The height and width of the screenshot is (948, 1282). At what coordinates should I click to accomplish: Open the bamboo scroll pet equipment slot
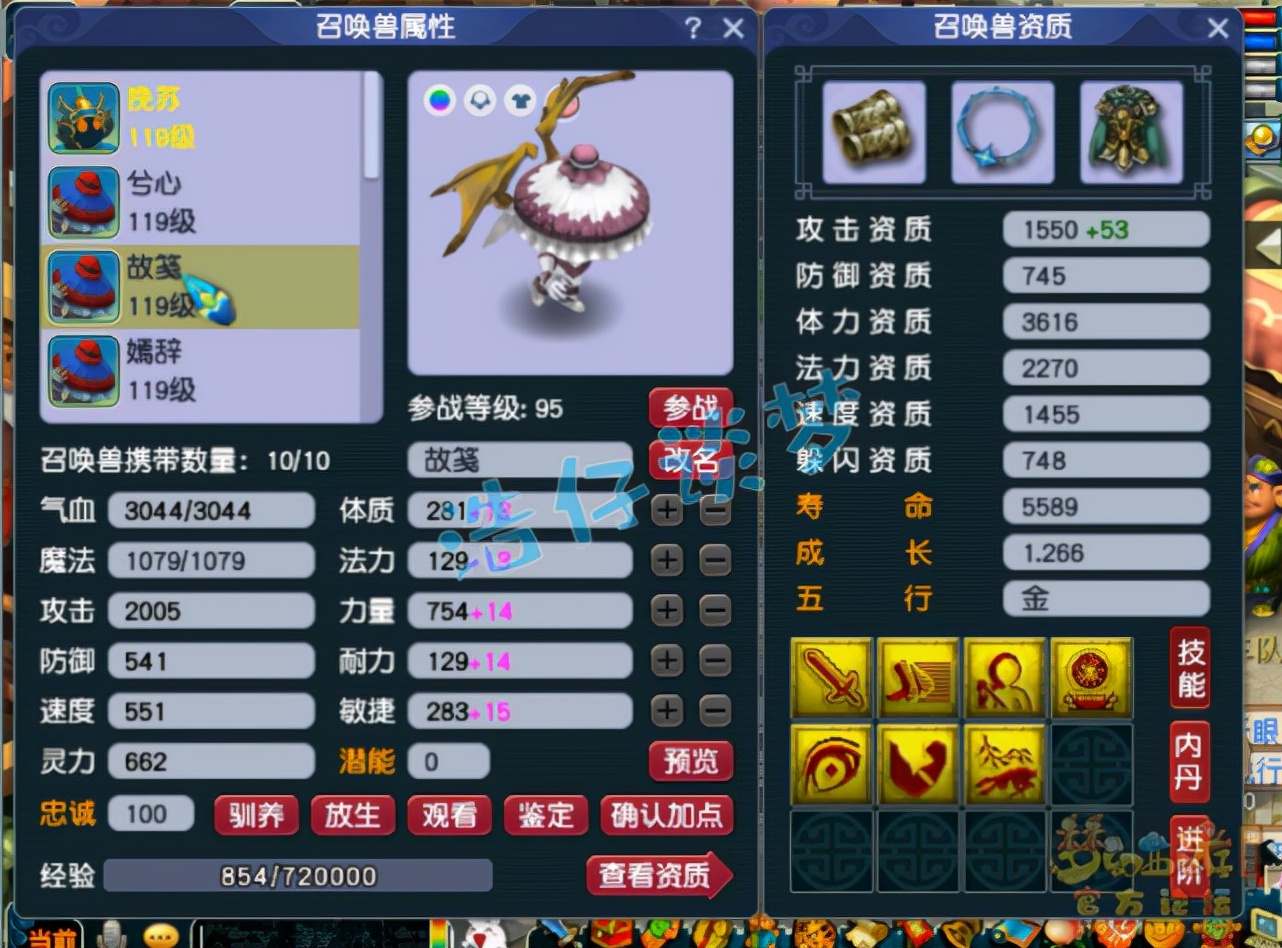pos(873,131)
